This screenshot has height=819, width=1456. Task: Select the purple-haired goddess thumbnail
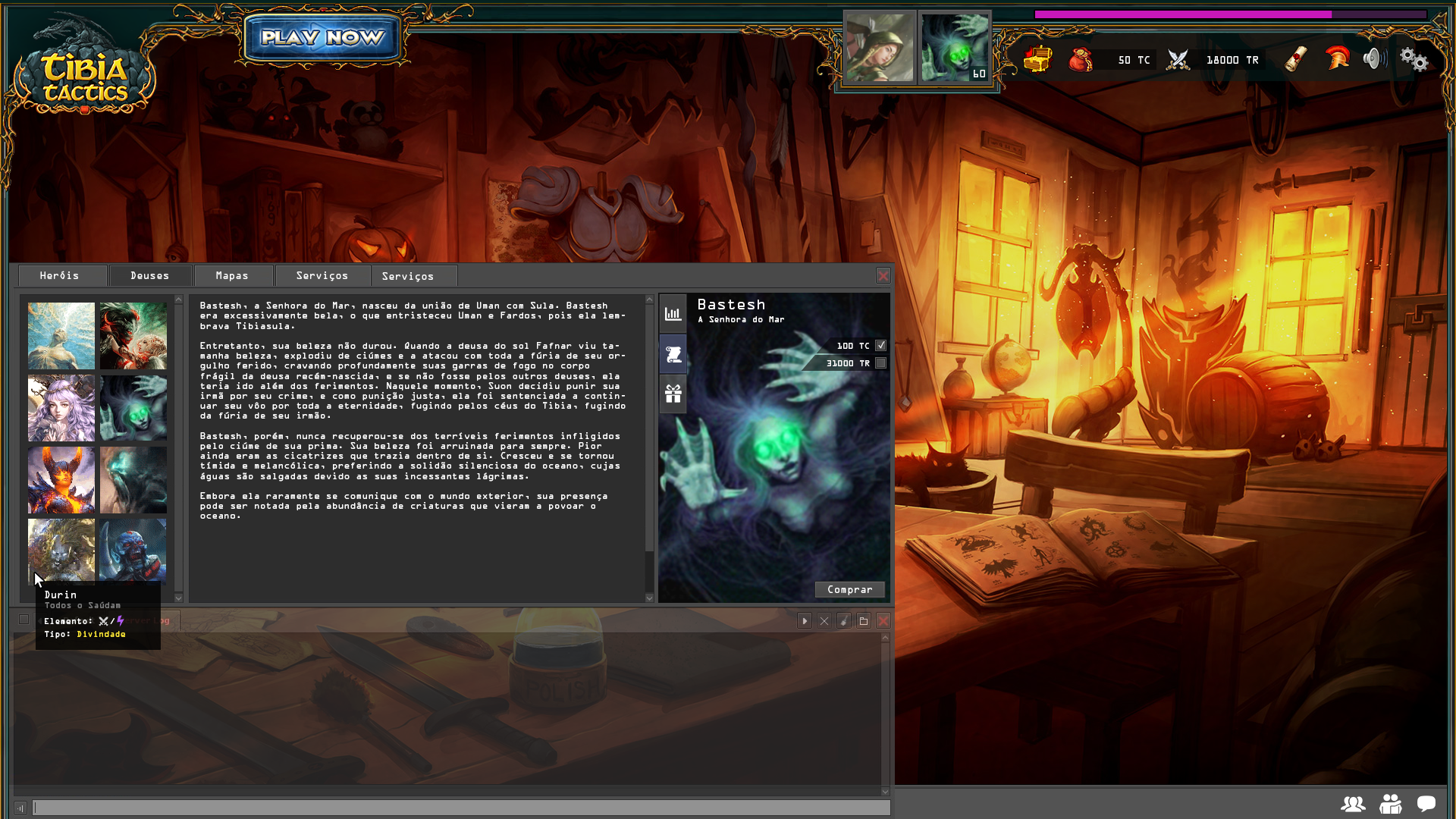(61, 408)
